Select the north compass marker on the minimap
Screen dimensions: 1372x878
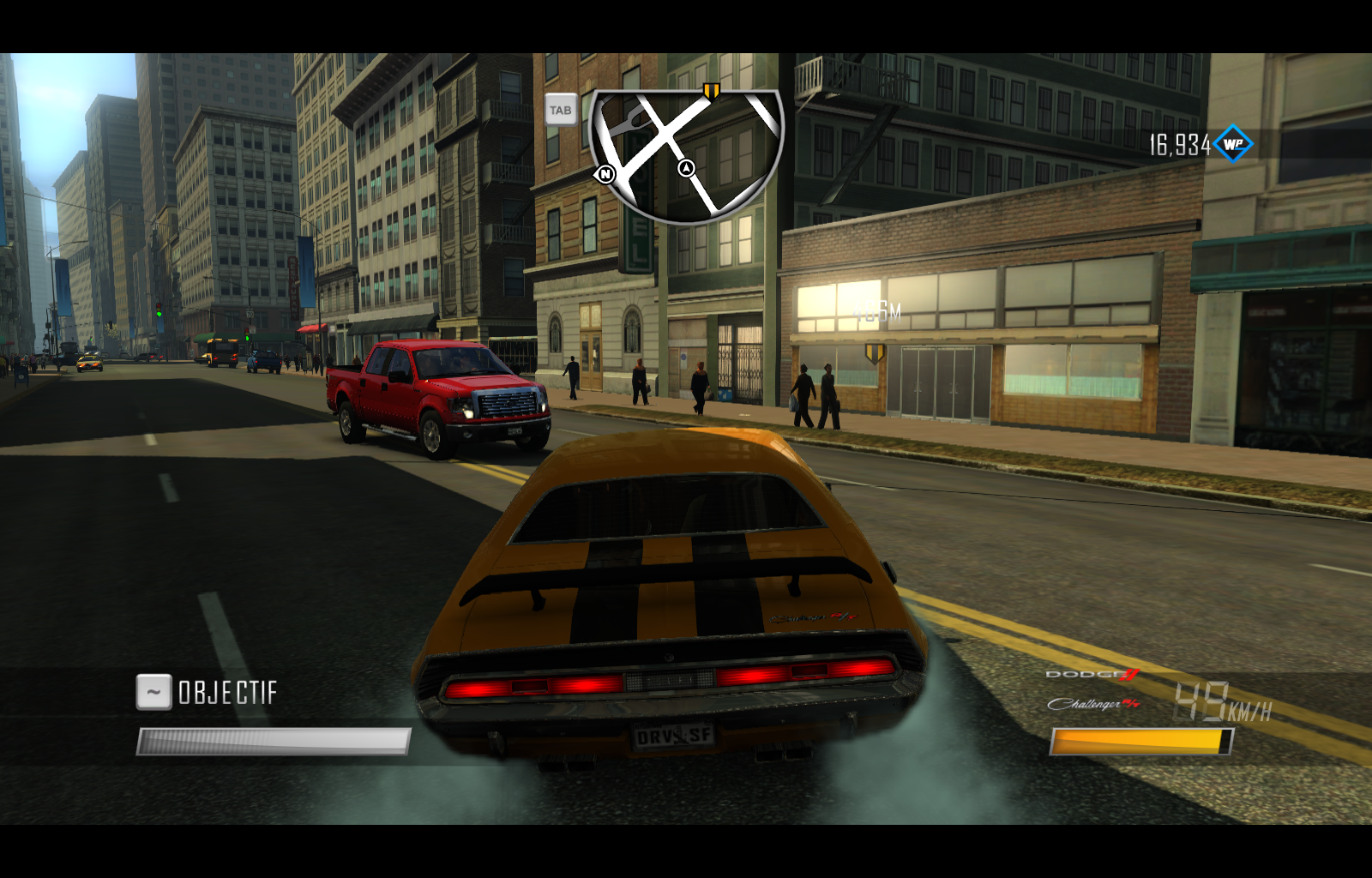[x=605, y=174]
